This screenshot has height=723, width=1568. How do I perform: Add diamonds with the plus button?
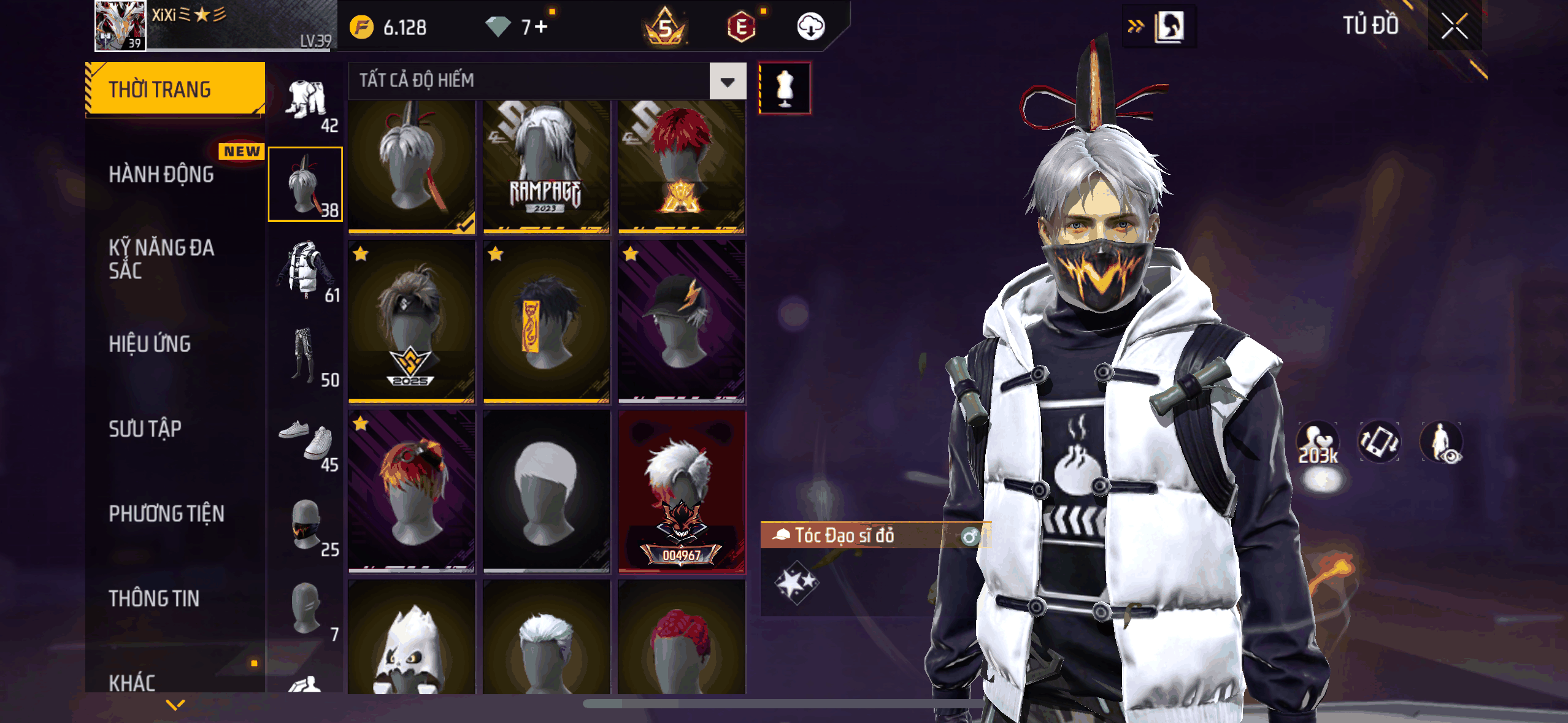tap(540, 27)
